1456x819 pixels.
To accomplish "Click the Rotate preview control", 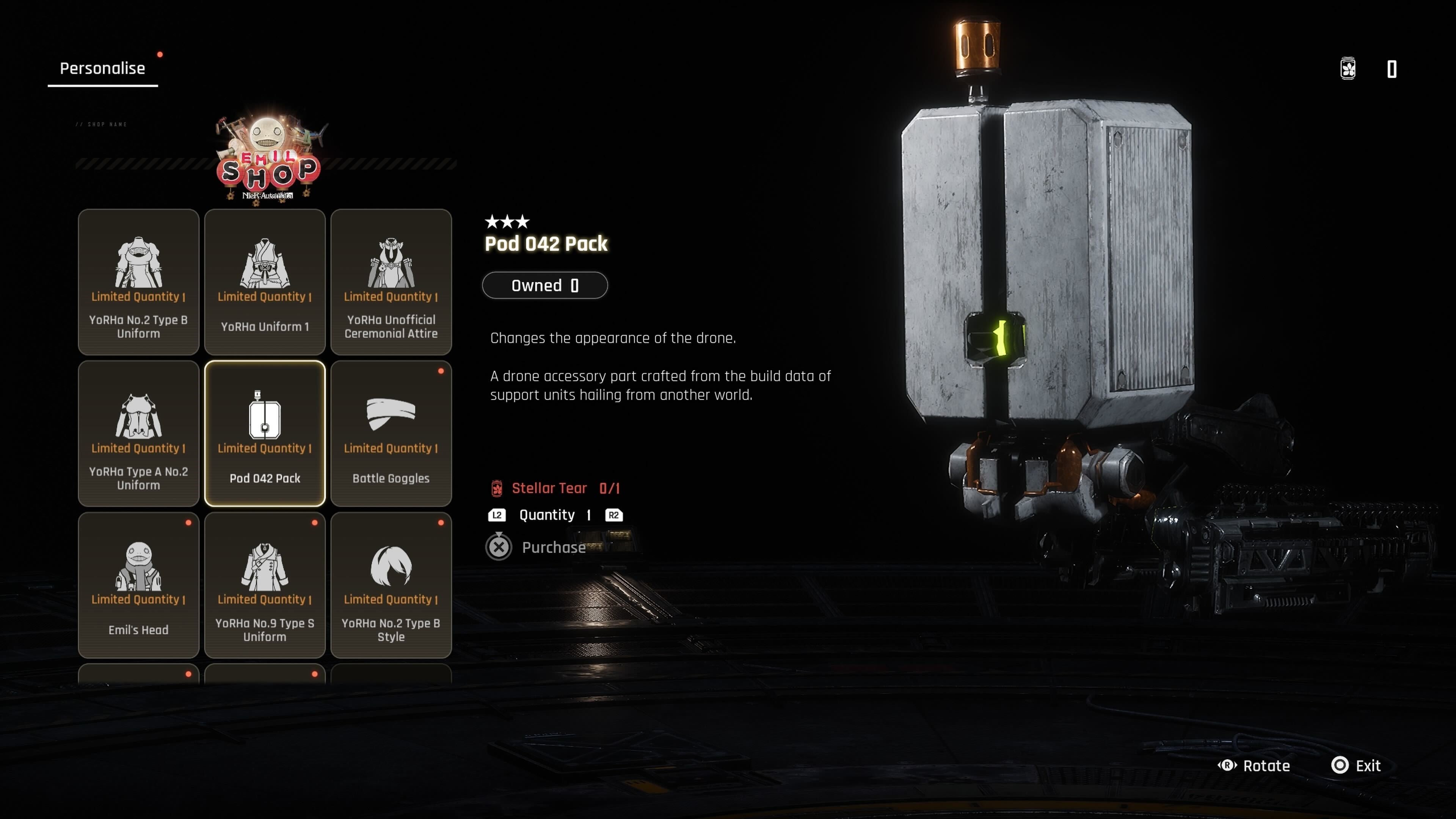I will [x=1254, y=765].
